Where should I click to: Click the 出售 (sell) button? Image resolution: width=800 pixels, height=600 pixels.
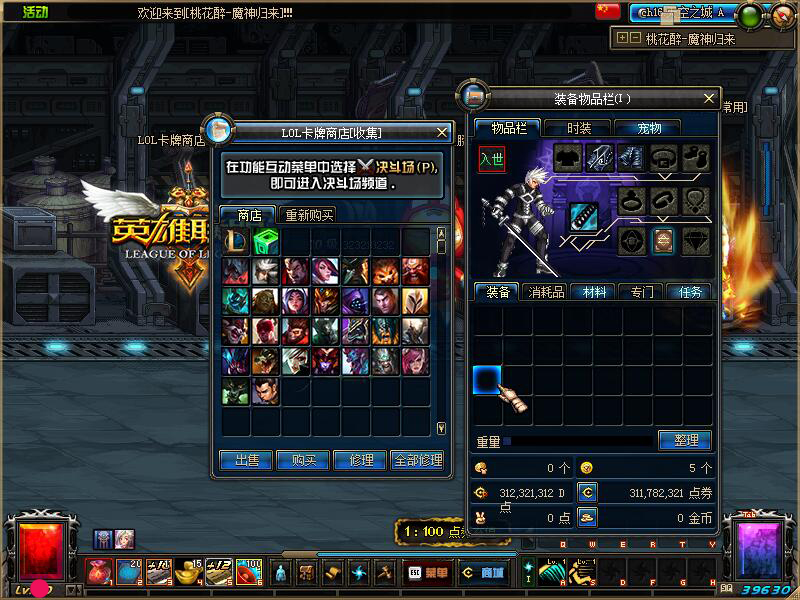(246, 460)
